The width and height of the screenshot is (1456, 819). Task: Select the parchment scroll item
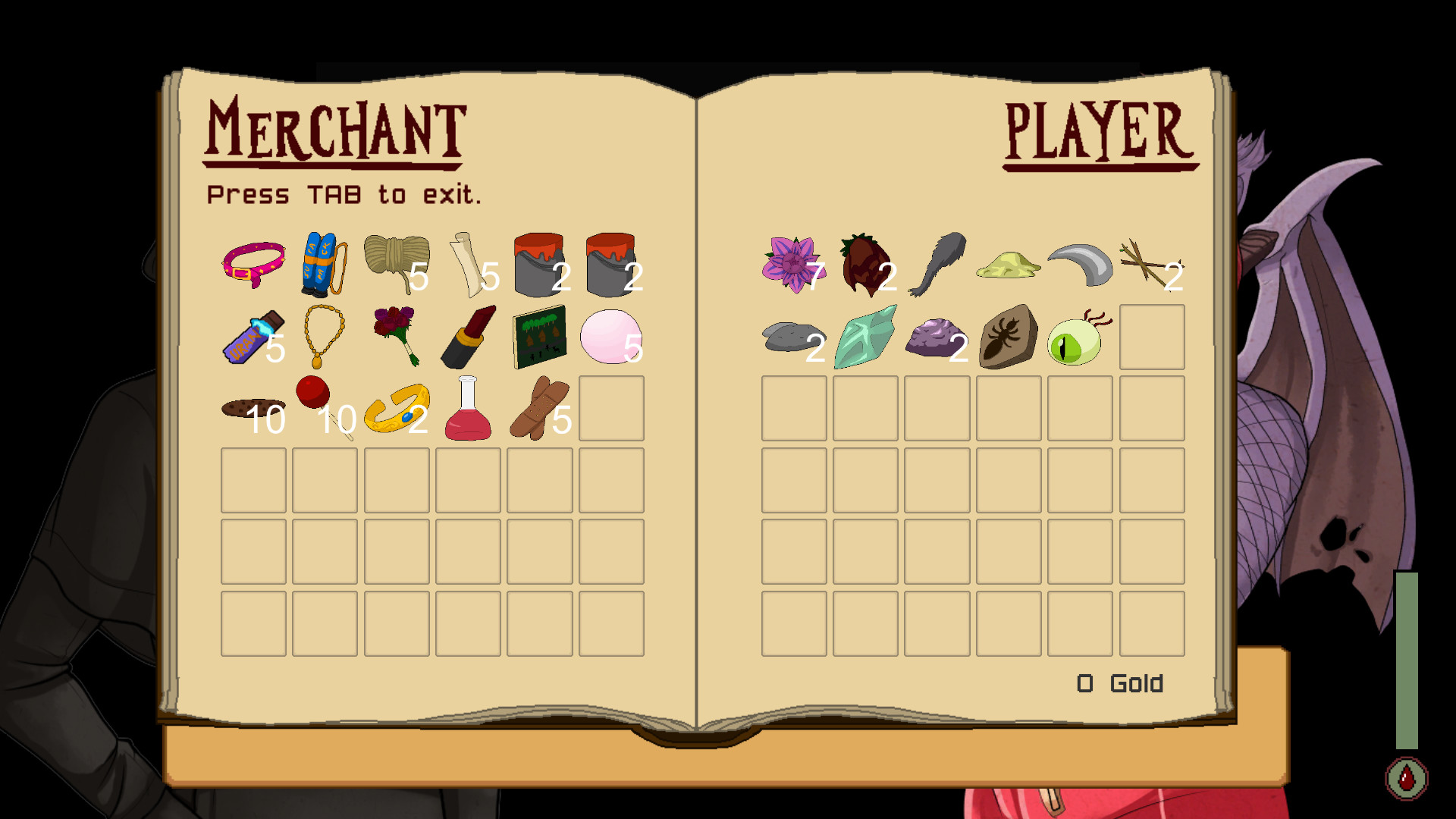(x=466, y=263)
